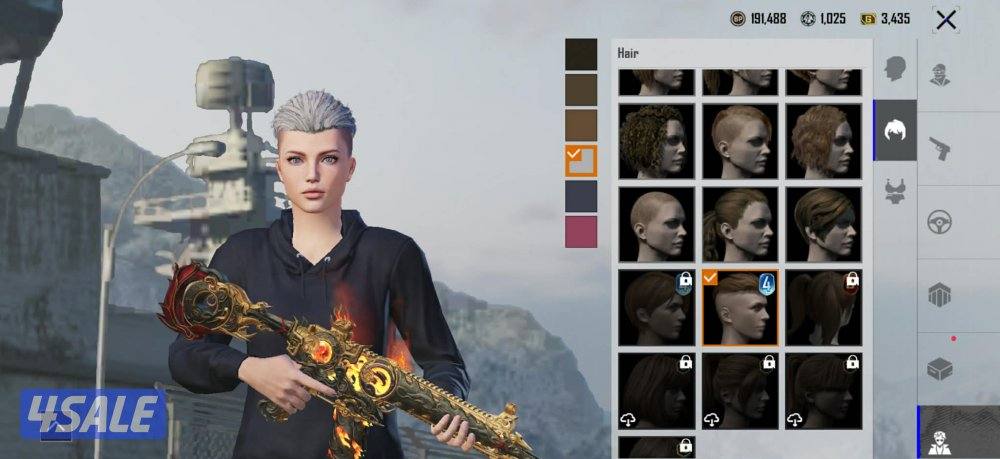1000x459 pixels.
Task: Close the customization screen with the X
Action: (x=945, y=19)
